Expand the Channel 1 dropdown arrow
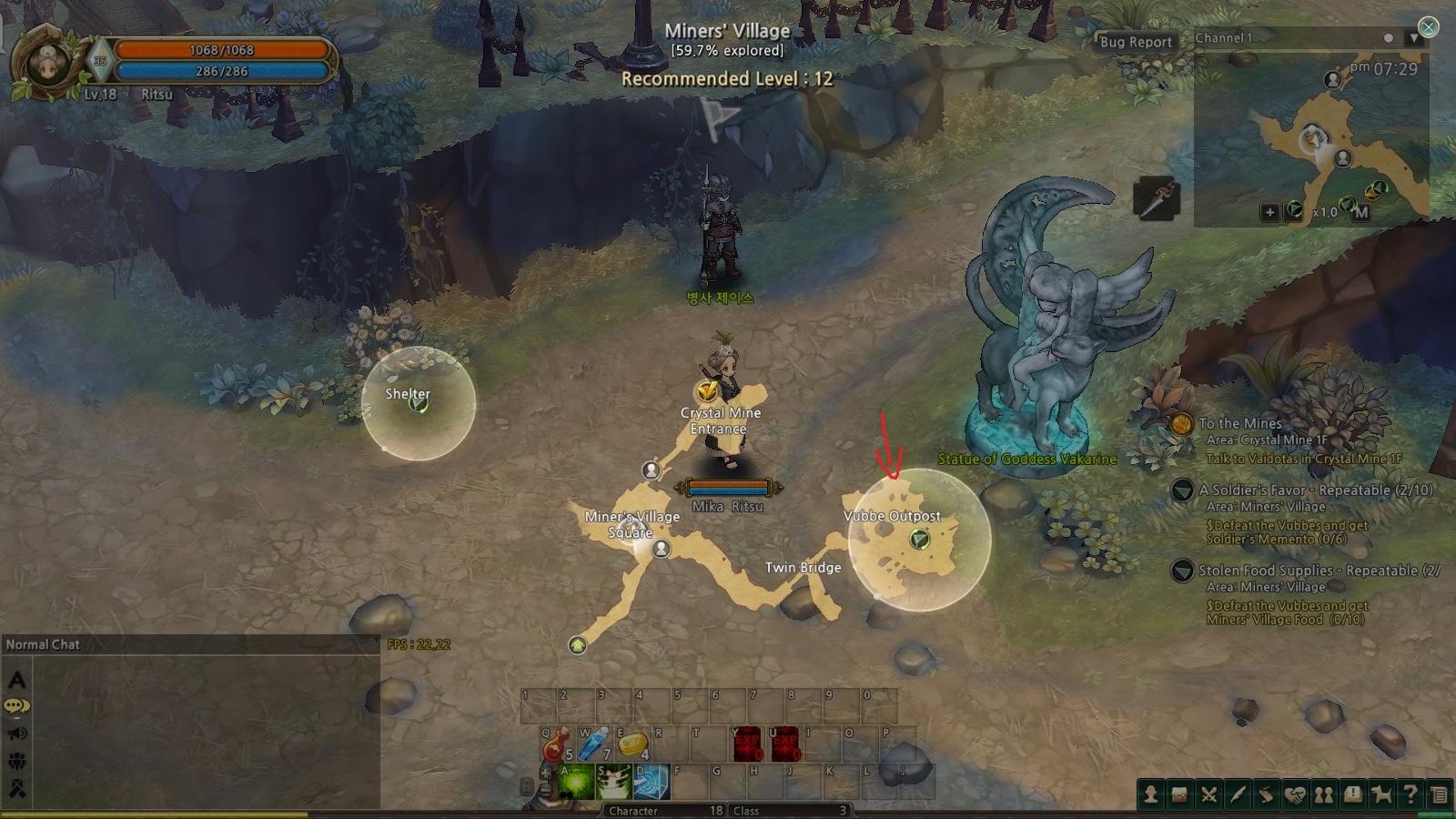 click(x=1413, y=38)
